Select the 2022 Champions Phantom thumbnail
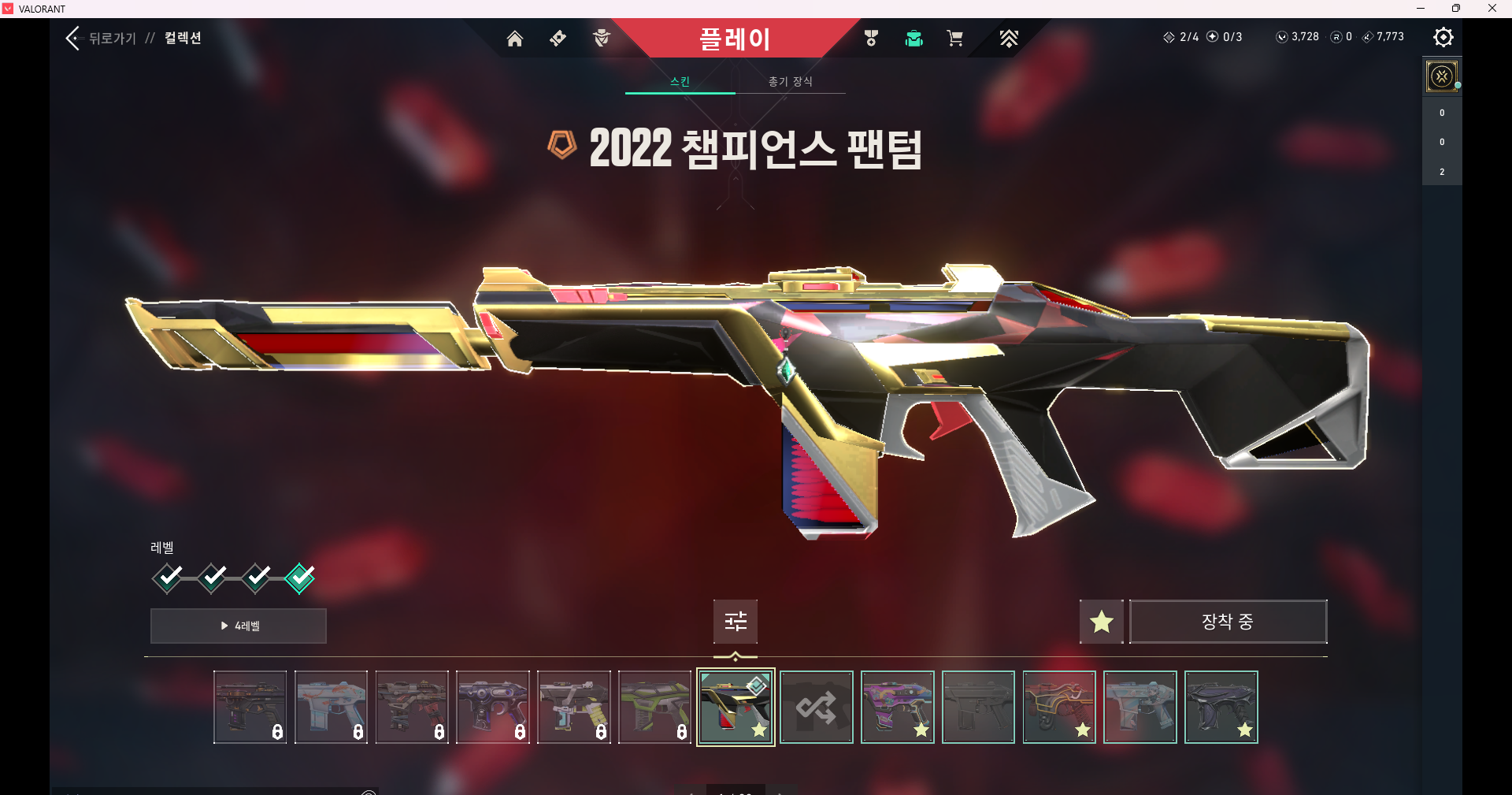Image resolution: width=1512 pixels, height=795 pixels. point(736,707)
